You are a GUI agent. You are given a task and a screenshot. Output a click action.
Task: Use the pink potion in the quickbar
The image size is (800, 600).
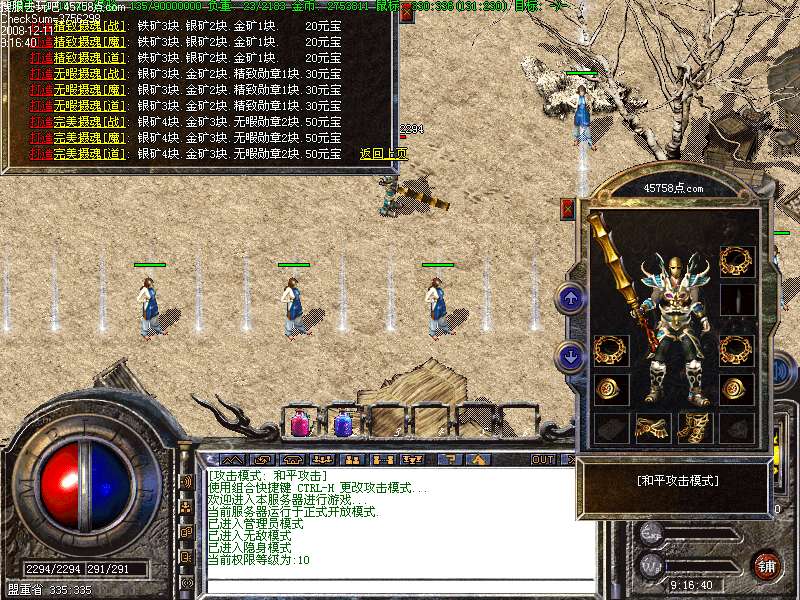pos(300,424)
